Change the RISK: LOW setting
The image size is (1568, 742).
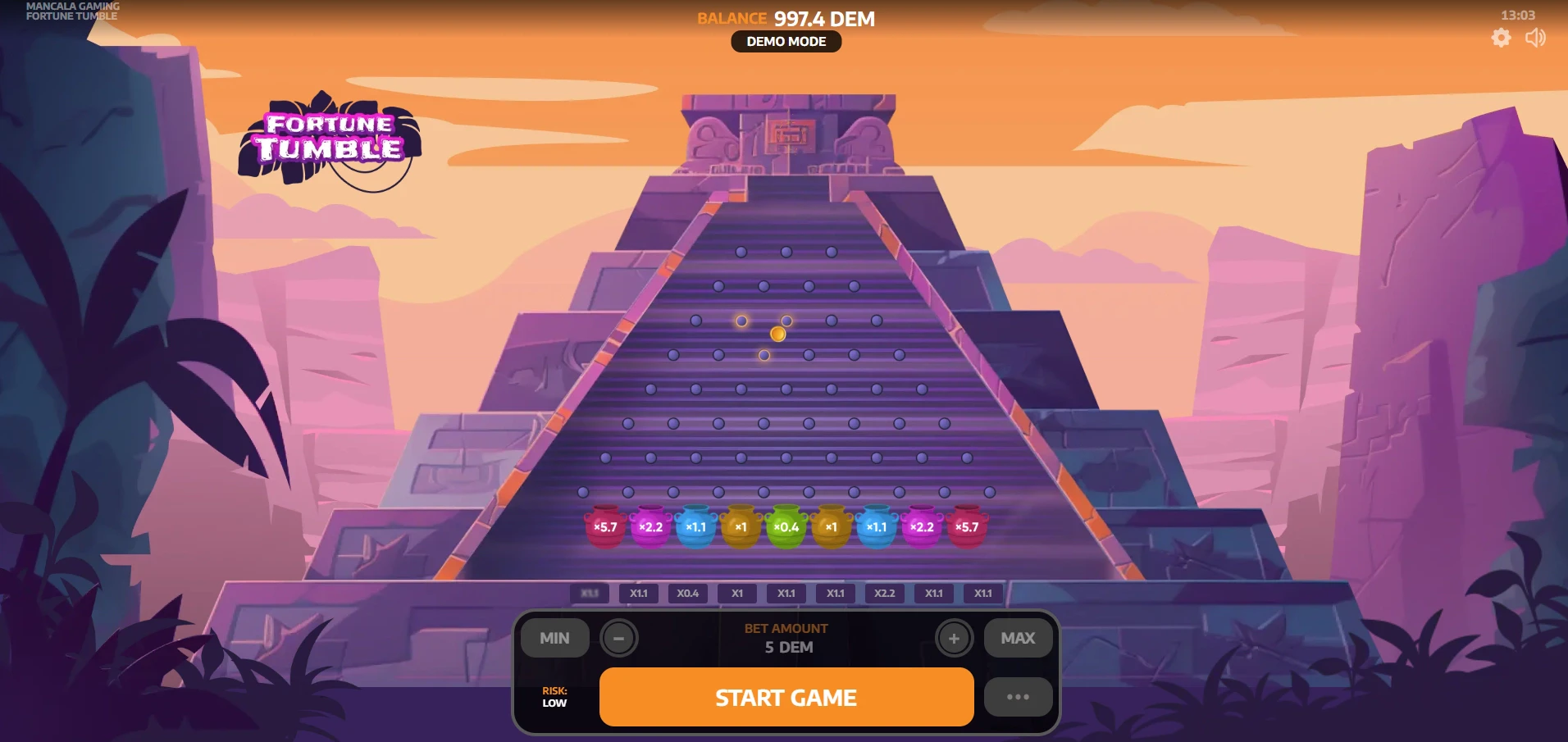[x=554, y=696]
